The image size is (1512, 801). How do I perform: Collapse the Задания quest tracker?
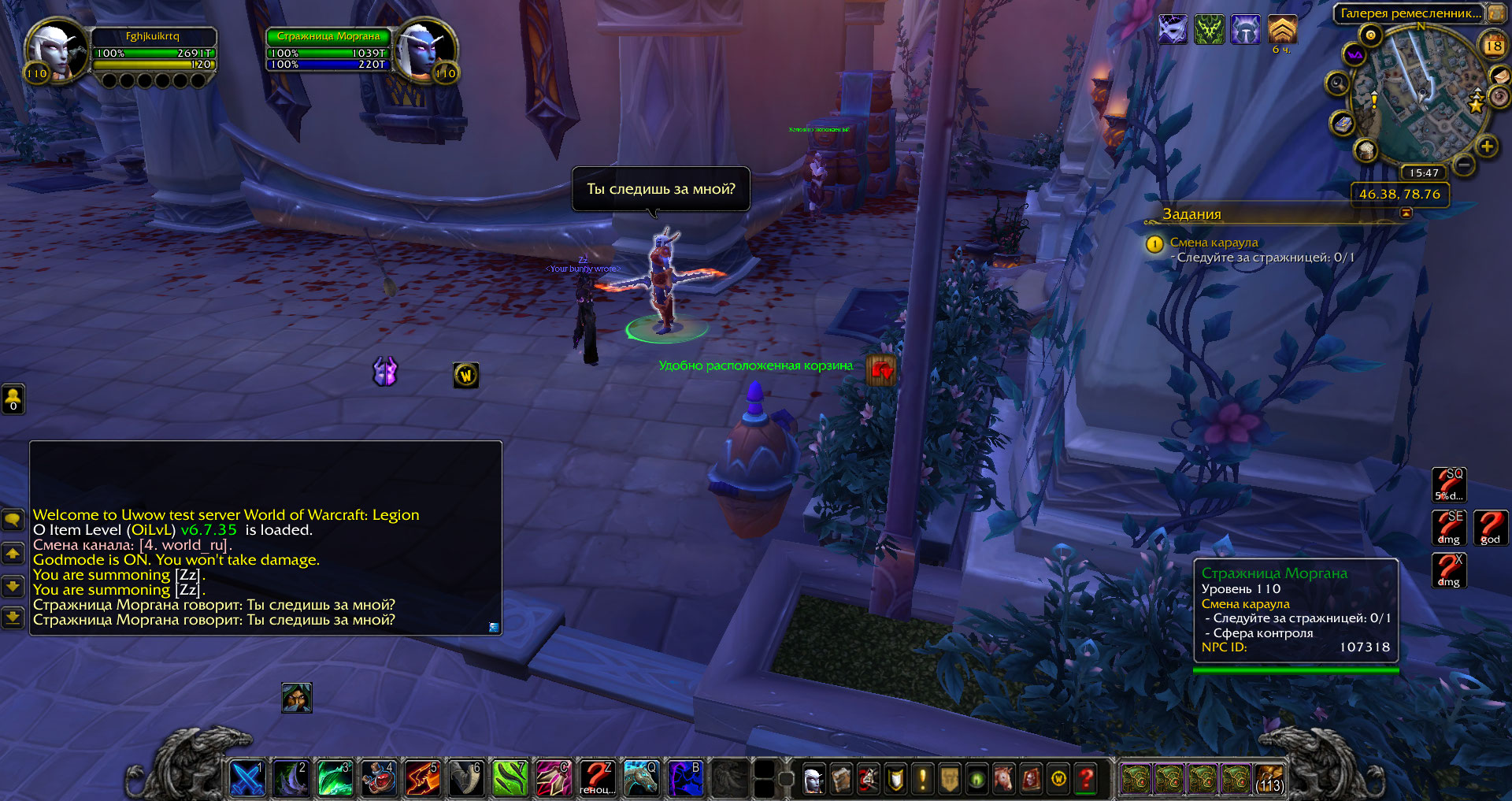[x=1406, y=213]
